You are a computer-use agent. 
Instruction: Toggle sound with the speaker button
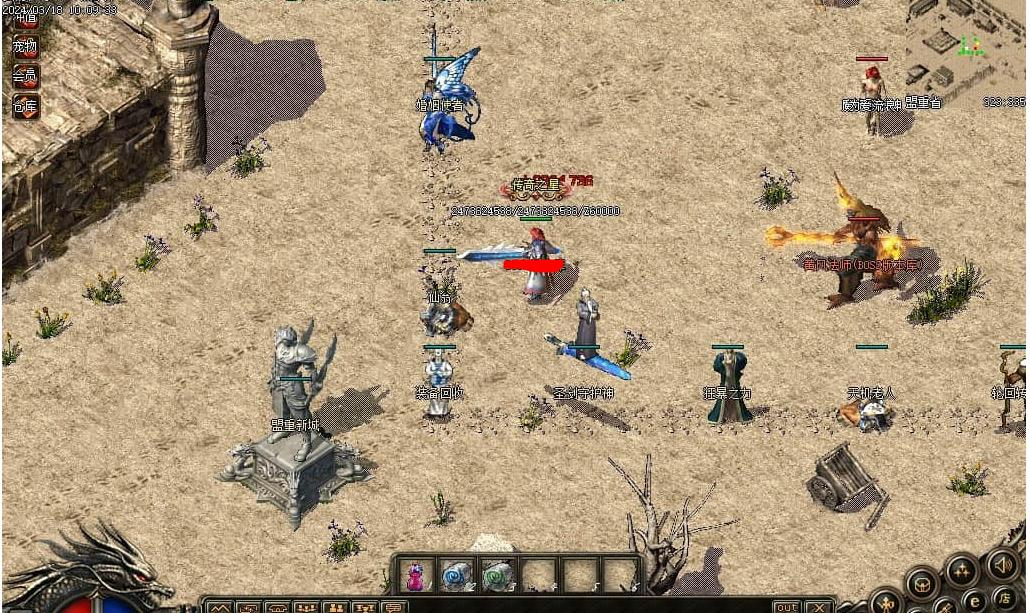[x=1002, y=565]
